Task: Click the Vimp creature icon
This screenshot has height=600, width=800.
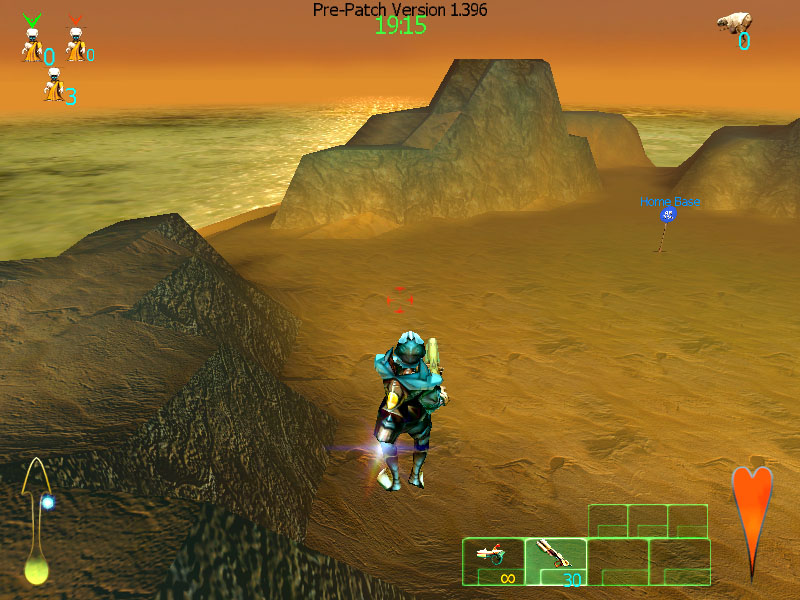Action: point(733,23)
